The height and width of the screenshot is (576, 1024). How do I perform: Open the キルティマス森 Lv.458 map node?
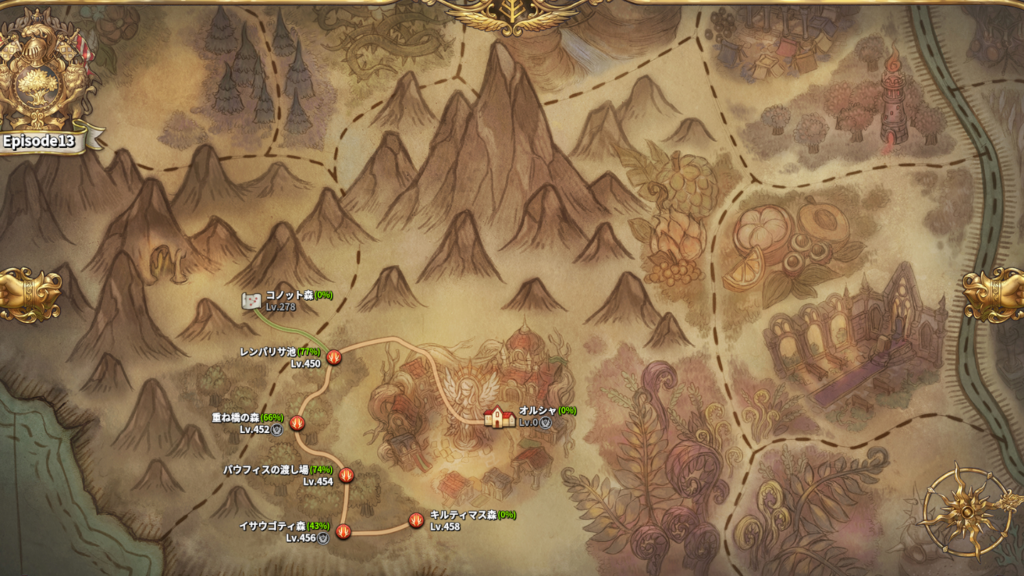pos(416,520)
